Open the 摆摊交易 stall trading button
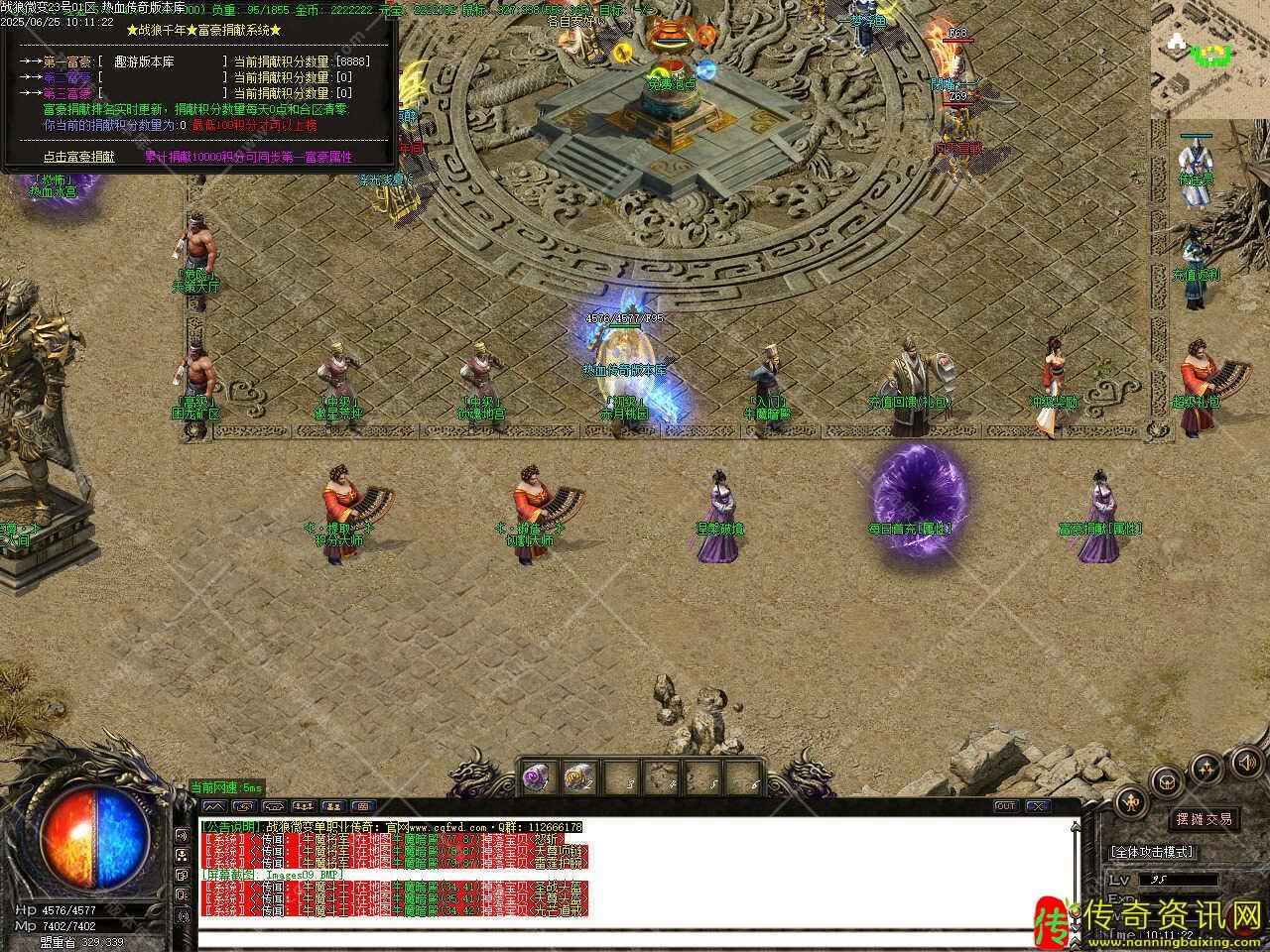The width and height of the screenshot is (1270, 952). (x=1205, y=819)
